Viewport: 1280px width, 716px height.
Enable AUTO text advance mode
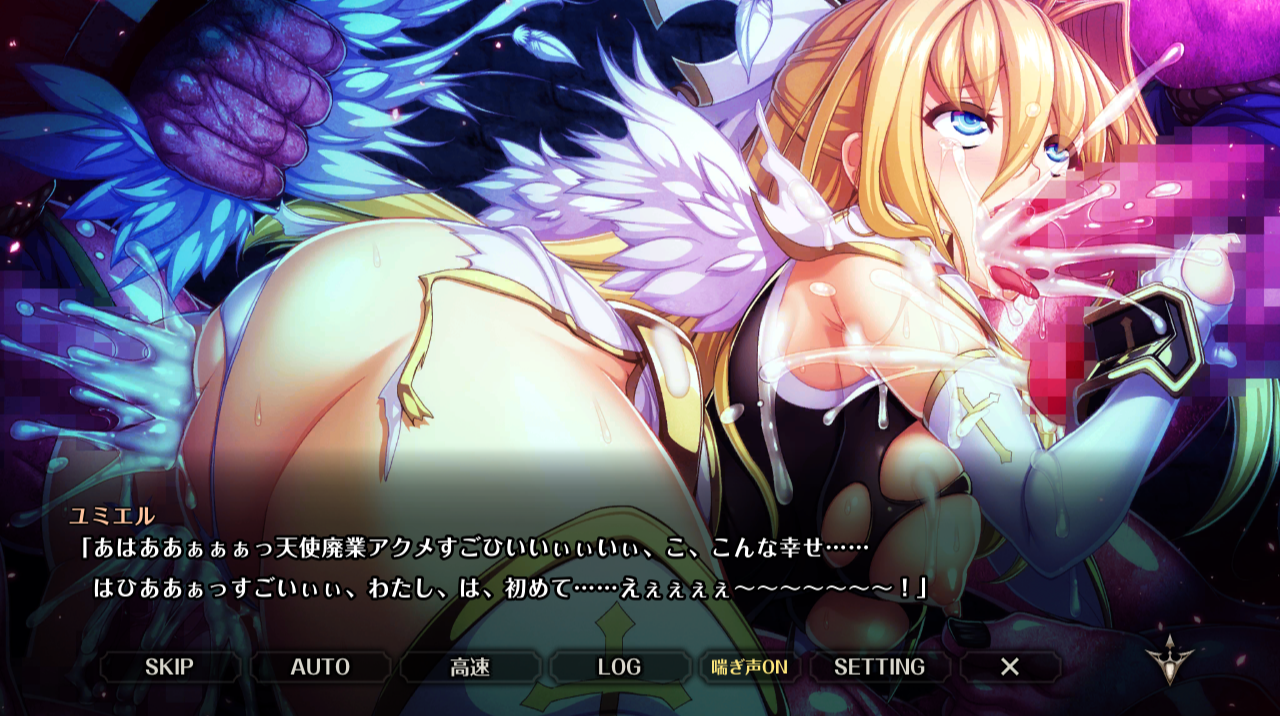click(320, 667)
